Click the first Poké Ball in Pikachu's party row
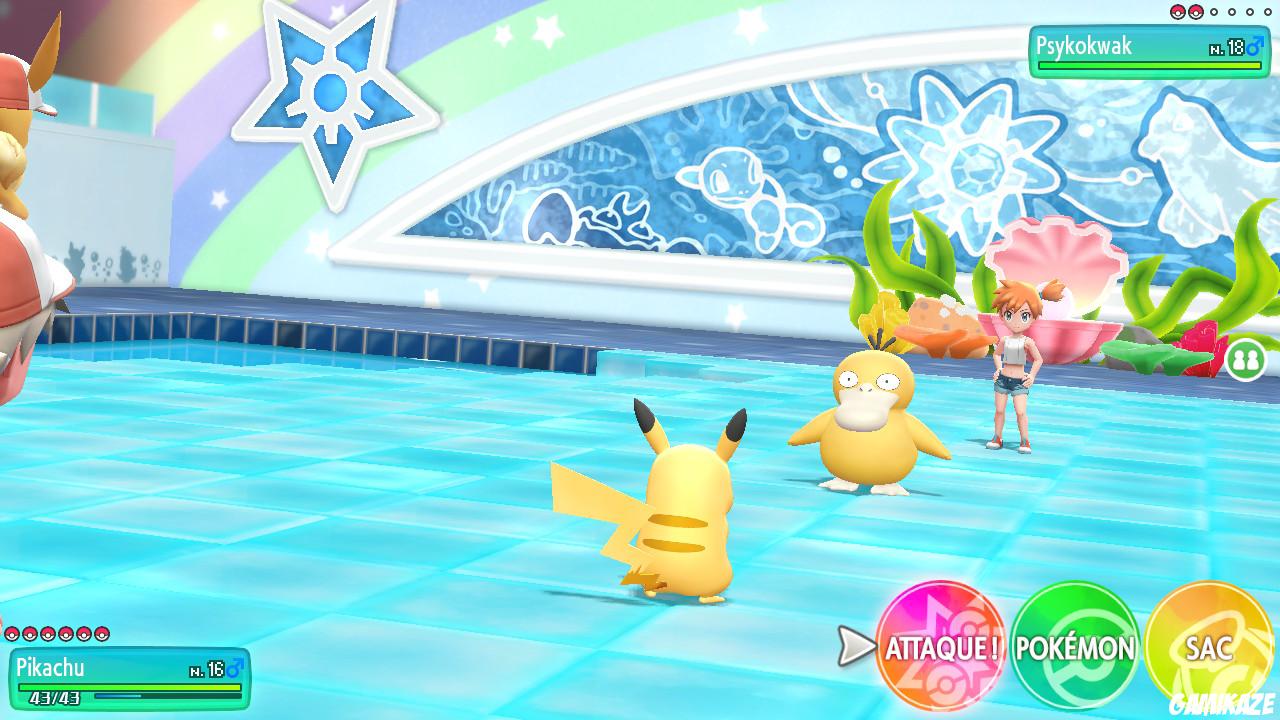The image size is (1280, 720). coord(12,634)
